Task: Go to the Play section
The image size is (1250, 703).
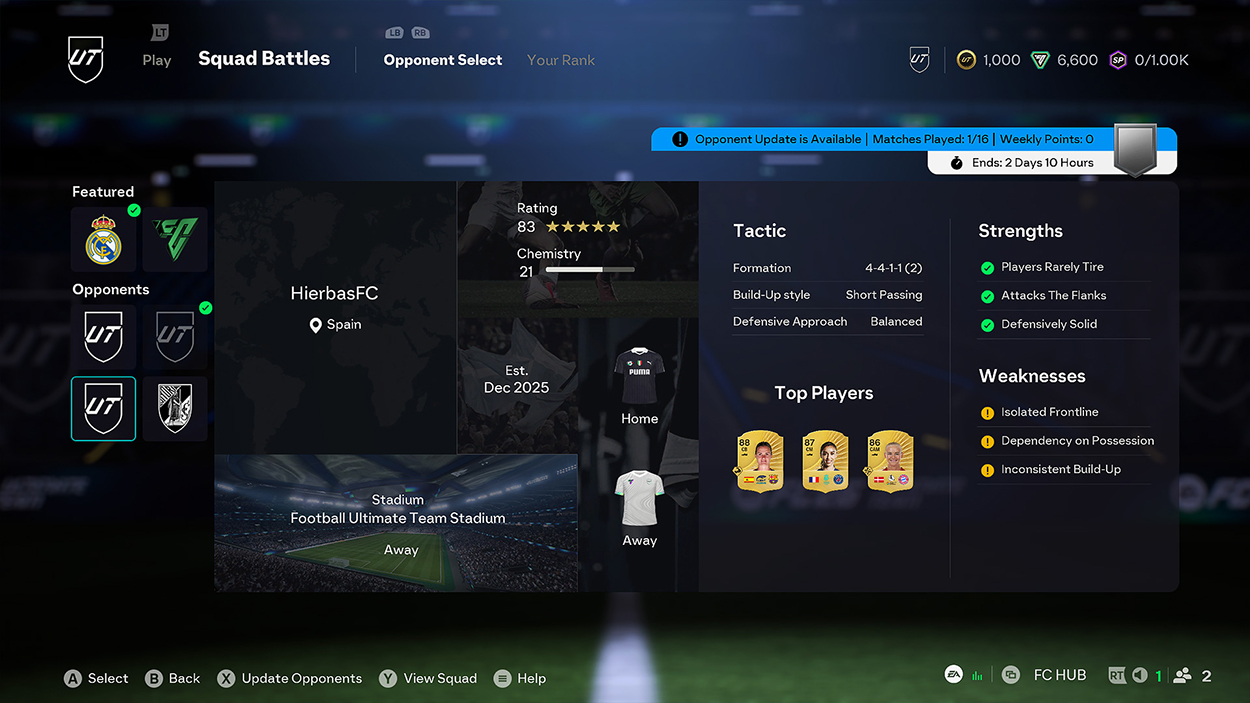Action: [156, 60]
